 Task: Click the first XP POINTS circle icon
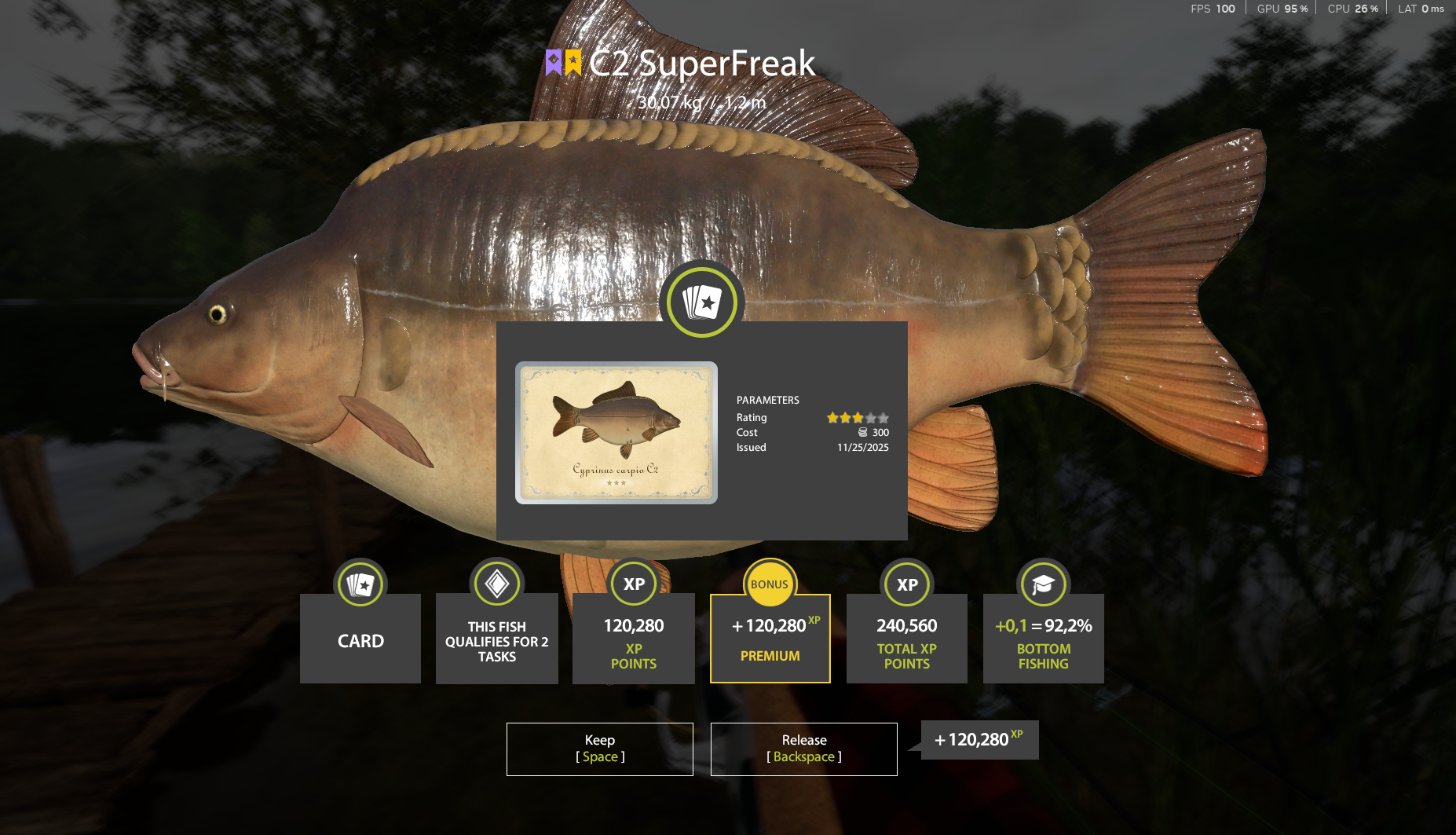633,584
